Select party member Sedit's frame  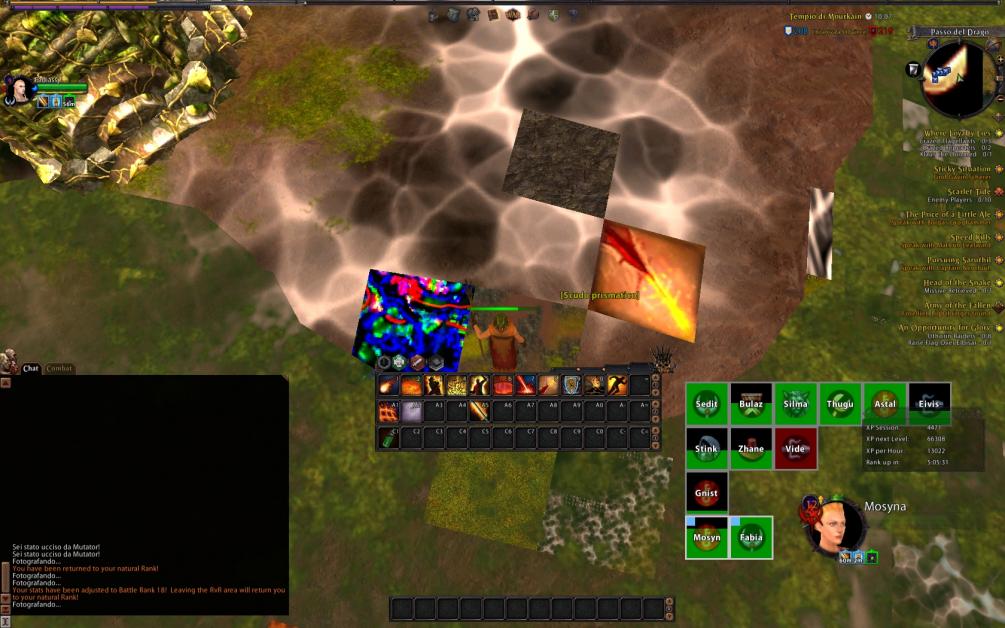click(x=707, y=404)
